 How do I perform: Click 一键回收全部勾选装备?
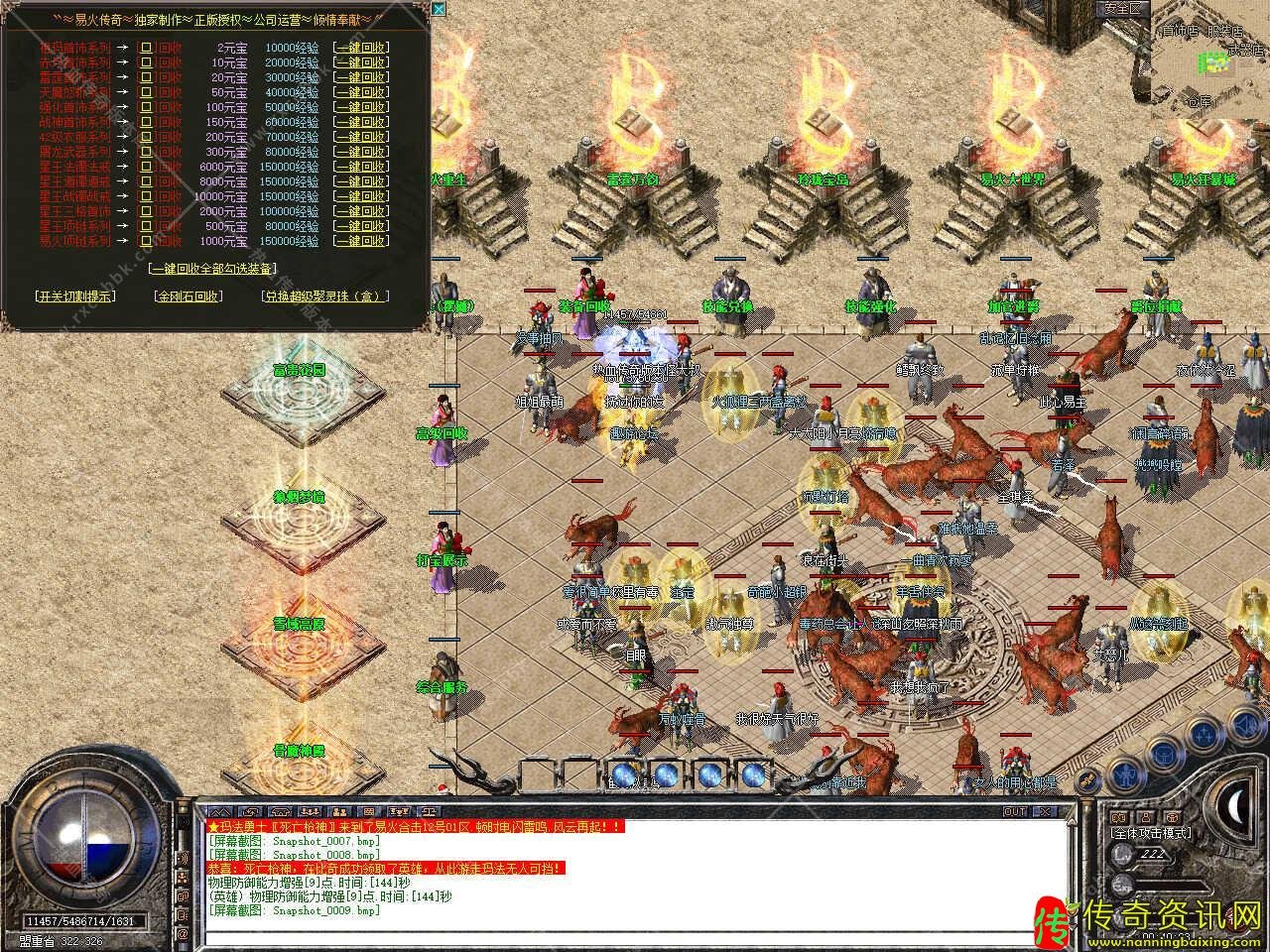tap(212, 268)
